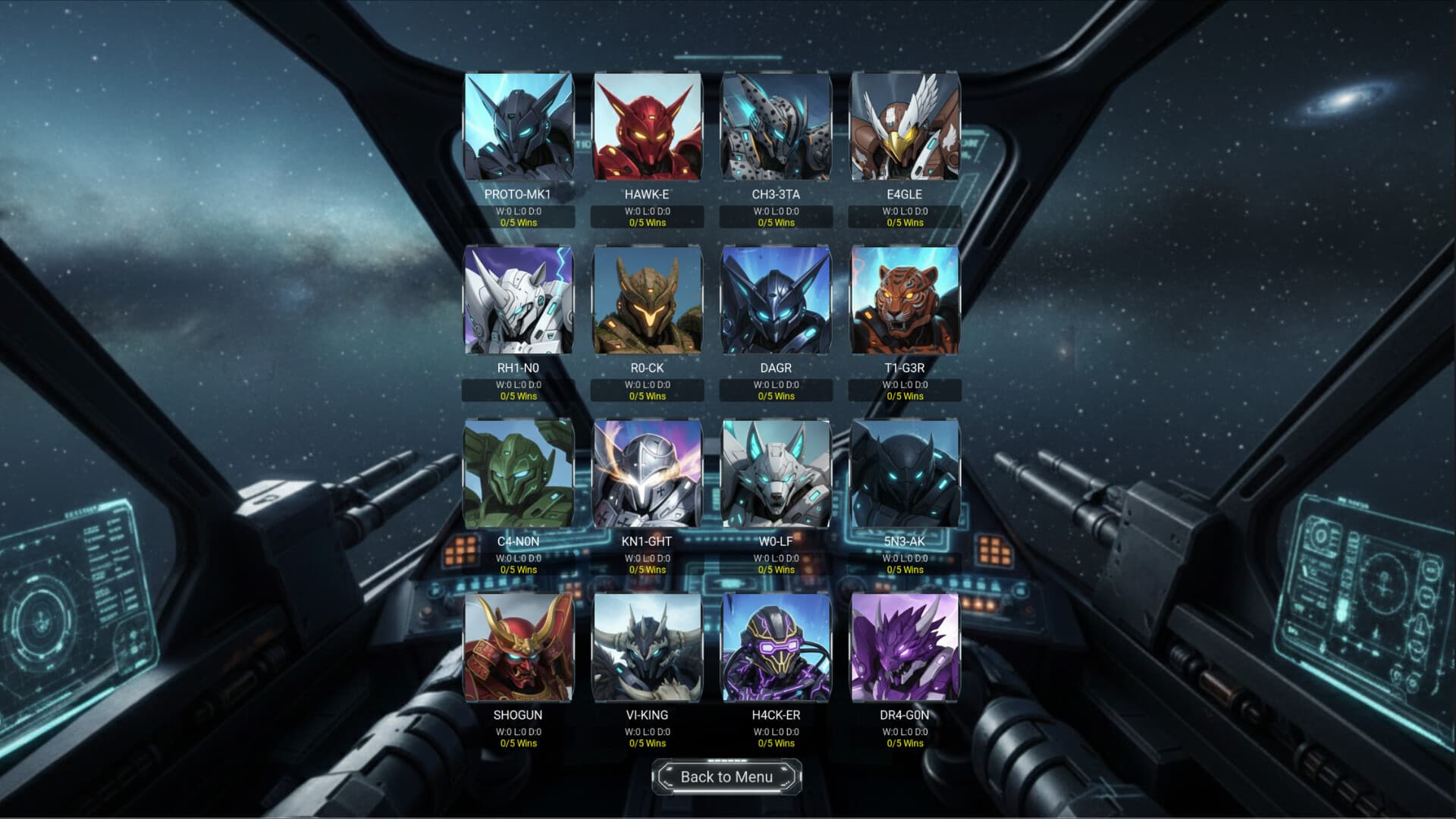
Task: Choose the SHOGUN samurai mech
Action: [x=519, y=648]
